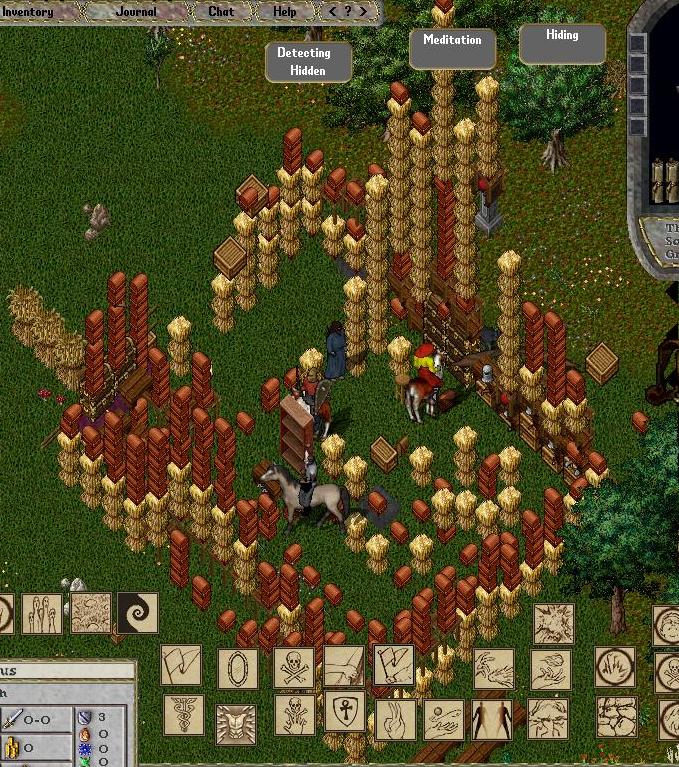679x767 pixels.
Task: Activate the horned demon face spell icon
Action: 236,722
